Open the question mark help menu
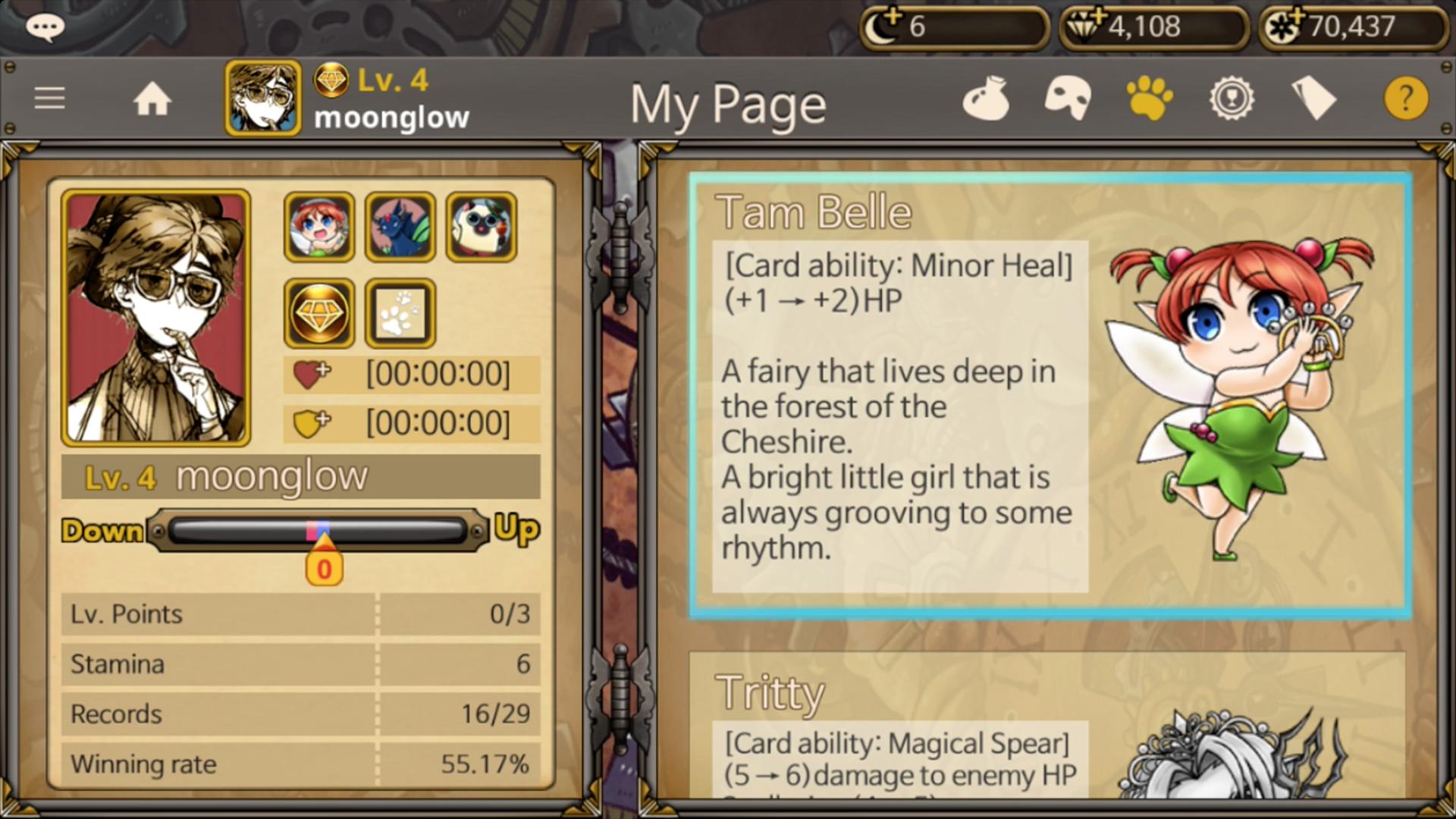This screenshot has width=1456, height=819. 1407,99
